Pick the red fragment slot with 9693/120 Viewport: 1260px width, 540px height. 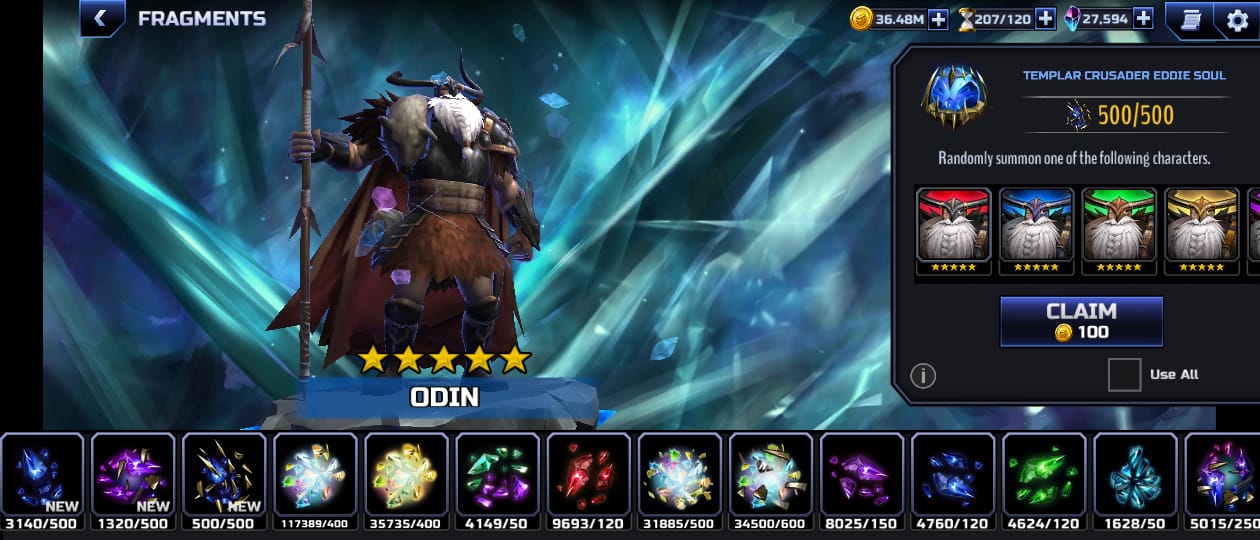(588, 474)
